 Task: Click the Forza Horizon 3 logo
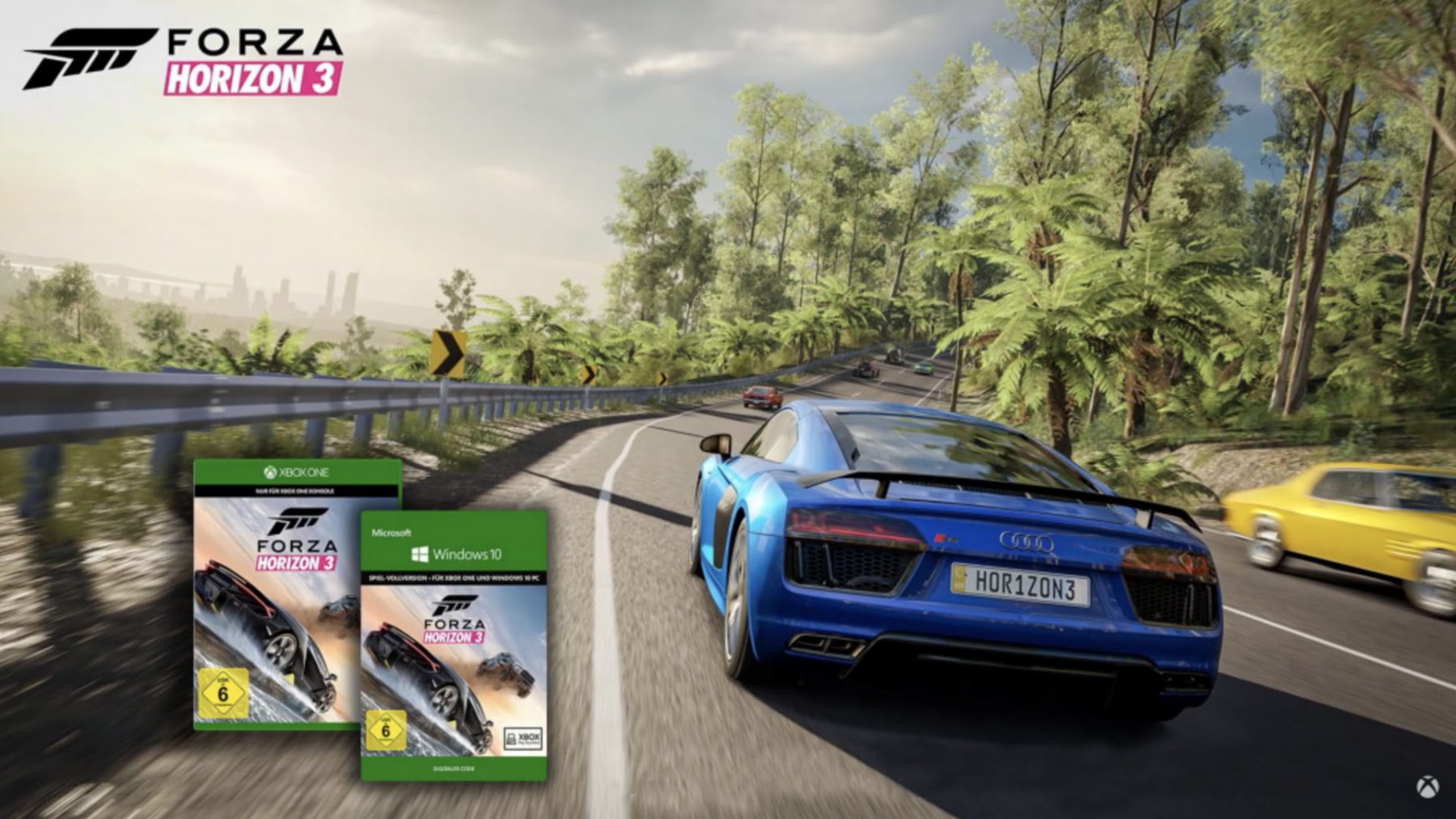pos(184,61)
